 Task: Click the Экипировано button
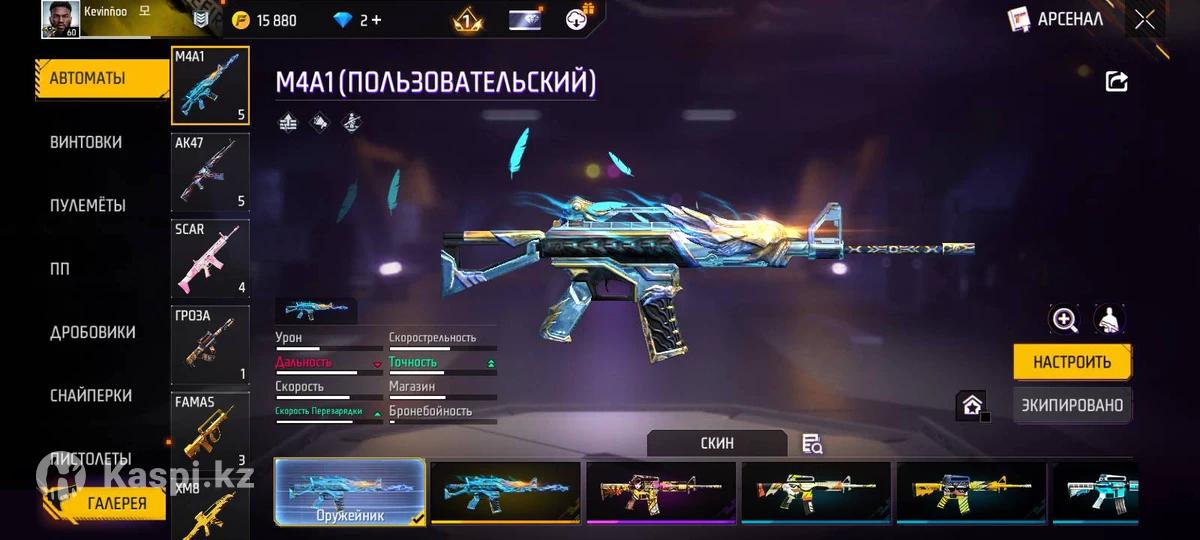(x=1071, y=405)
